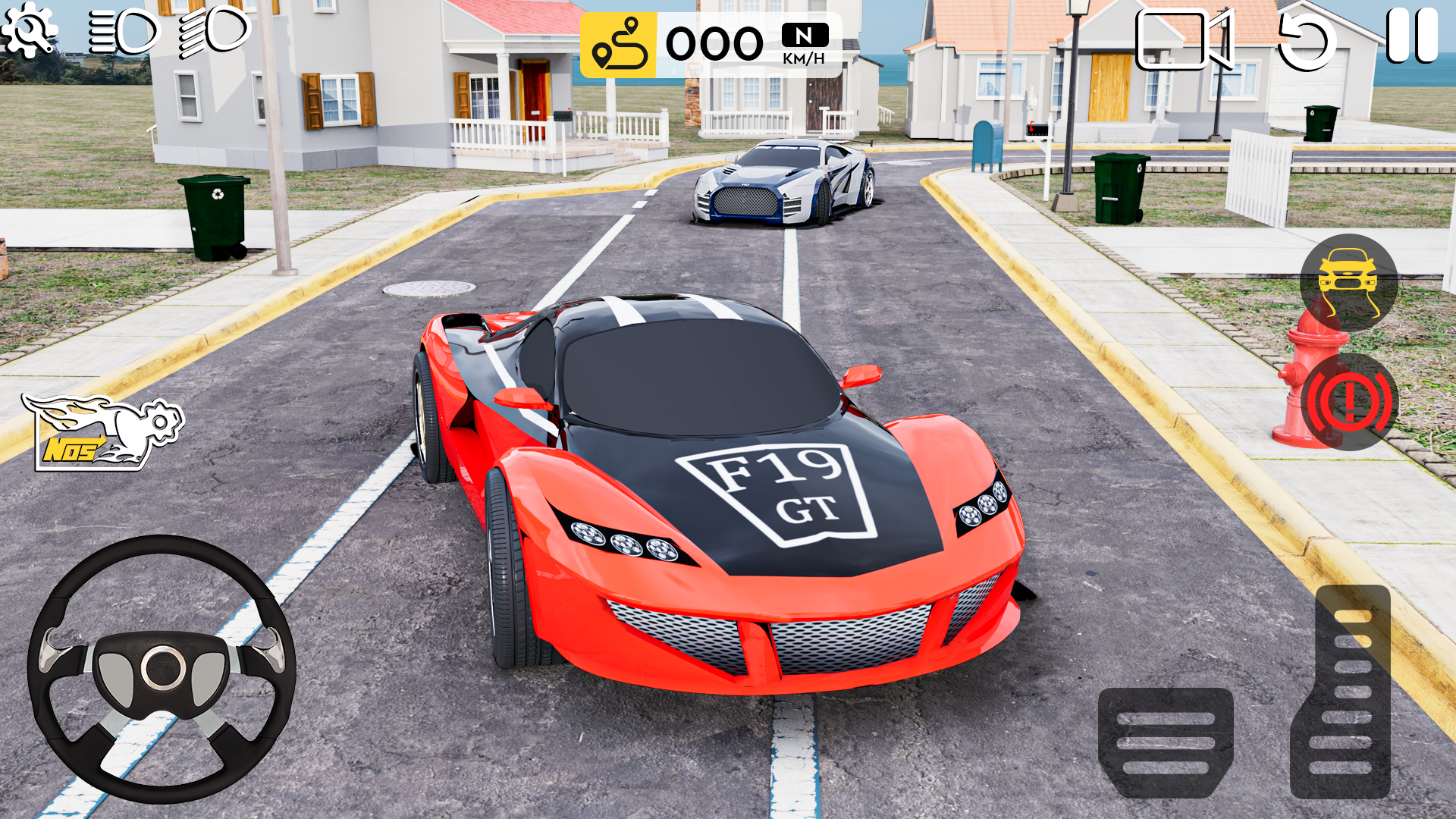Tap the yellow distance counter panel
Image resolution: width=1456 pixels, height=819 pixels.
618,43
